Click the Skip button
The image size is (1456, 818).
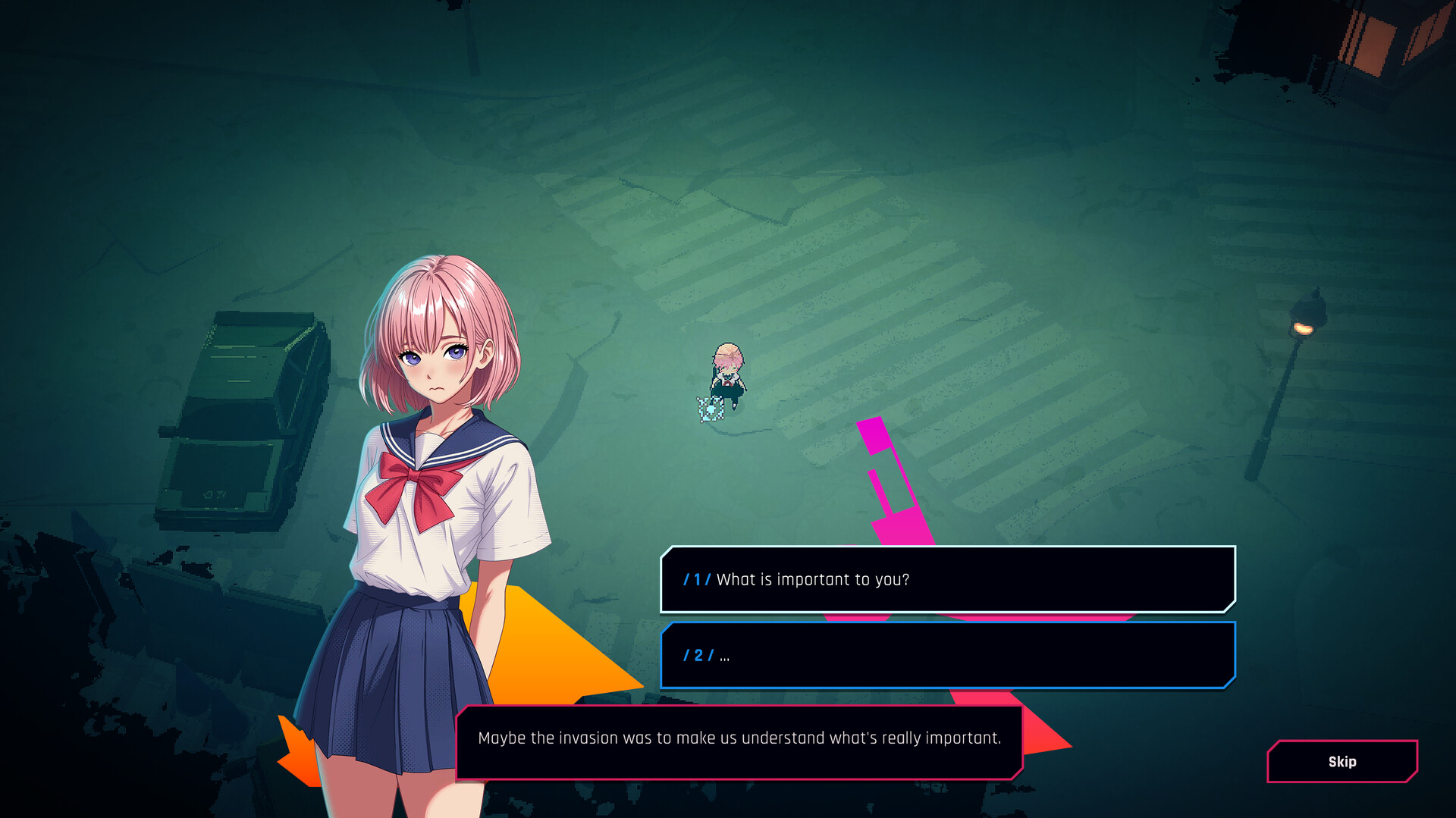(x=1342, y=761)
